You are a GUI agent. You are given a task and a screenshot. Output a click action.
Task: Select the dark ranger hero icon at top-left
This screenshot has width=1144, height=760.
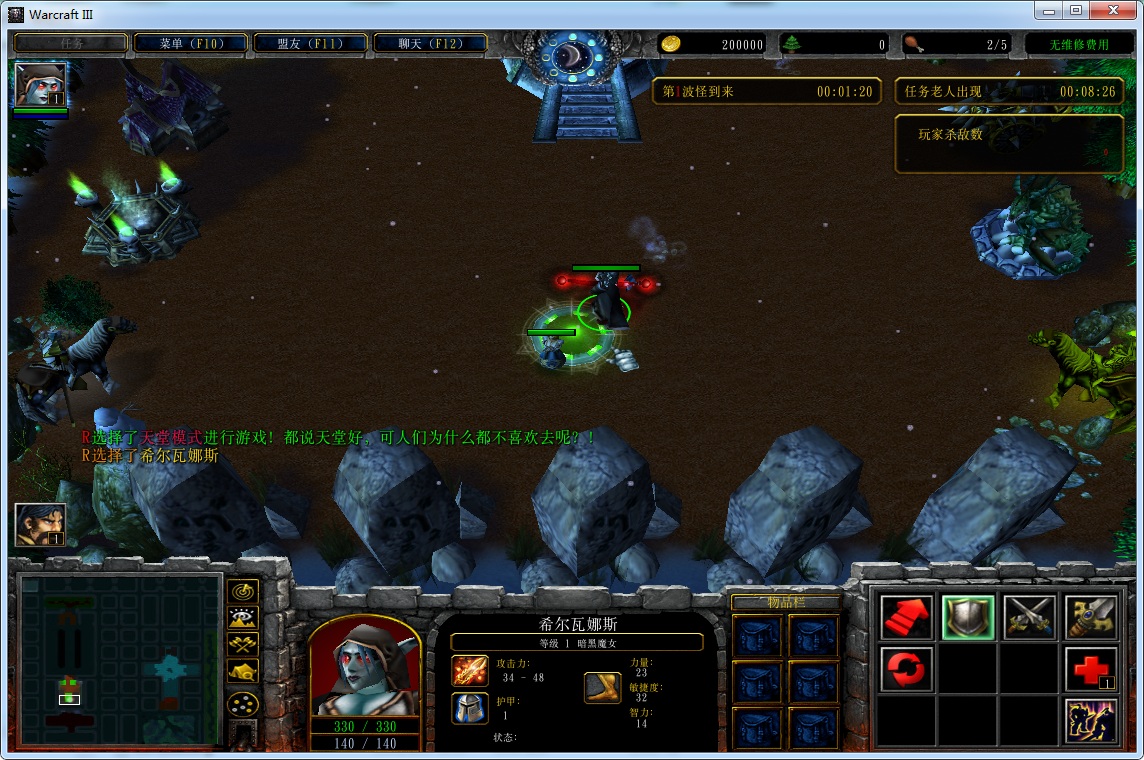pos(40,85)
